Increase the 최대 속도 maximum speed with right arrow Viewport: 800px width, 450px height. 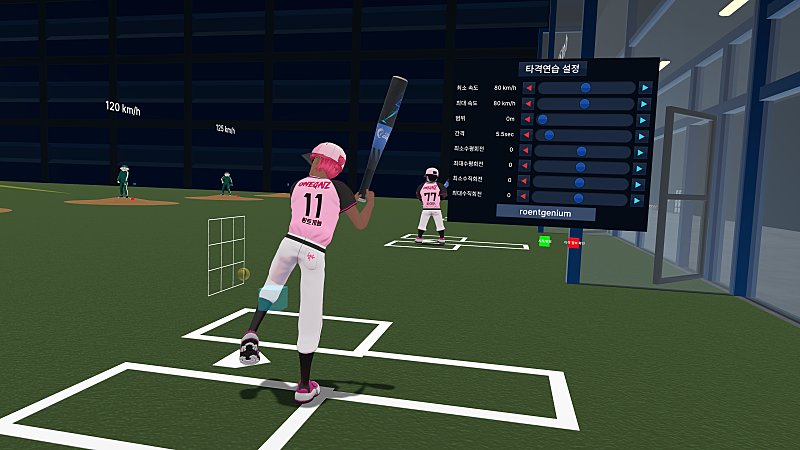tap(645, 104)
